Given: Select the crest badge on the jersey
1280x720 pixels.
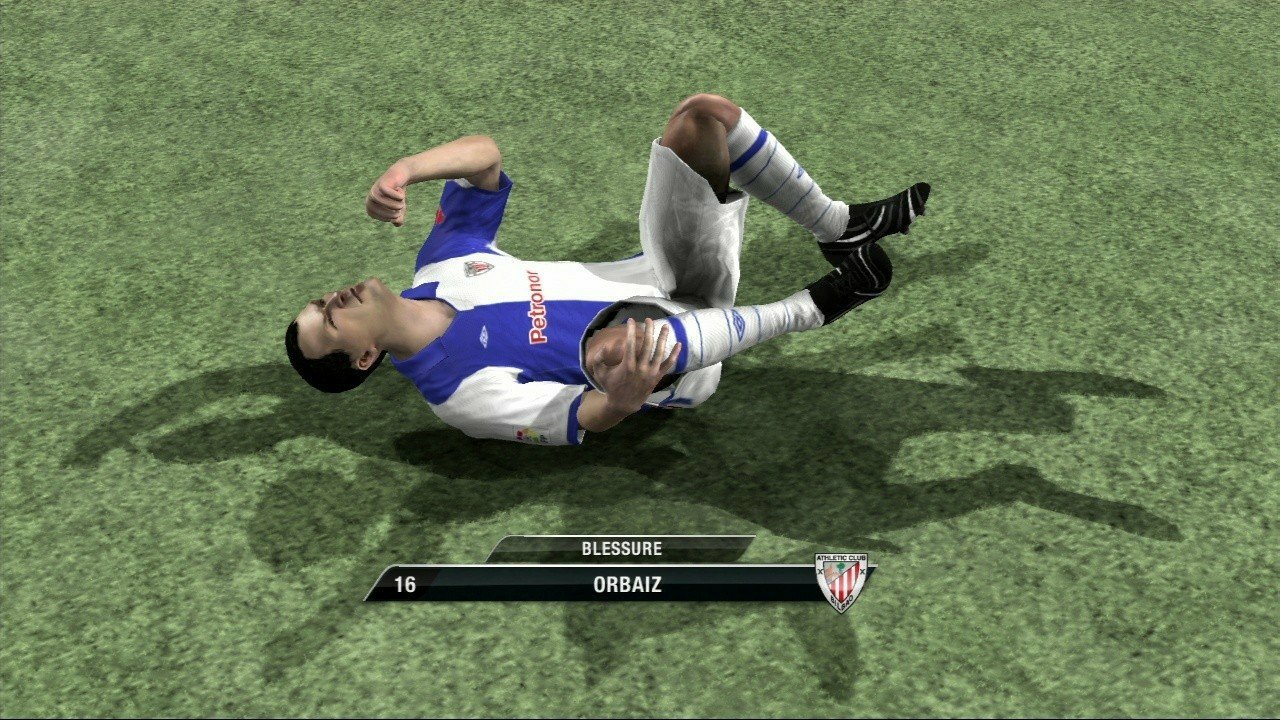Looking at the screenshot, I should (x=479, y=268).
